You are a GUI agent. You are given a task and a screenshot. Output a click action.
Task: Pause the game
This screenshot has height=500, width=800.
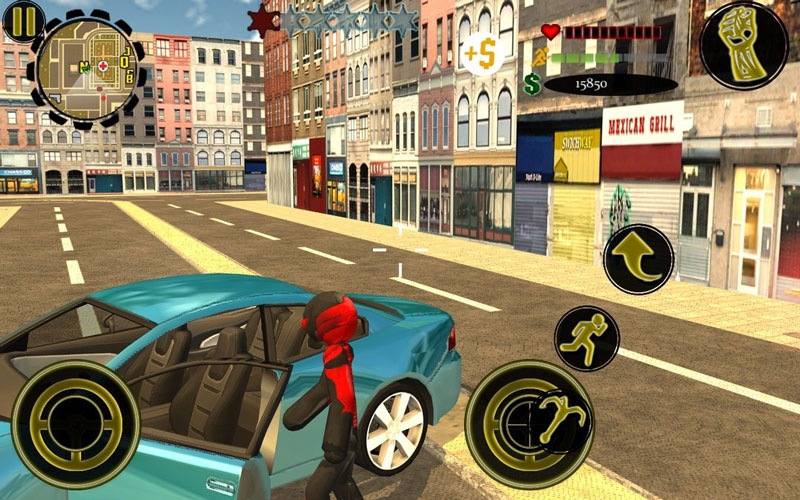[22, 19]
